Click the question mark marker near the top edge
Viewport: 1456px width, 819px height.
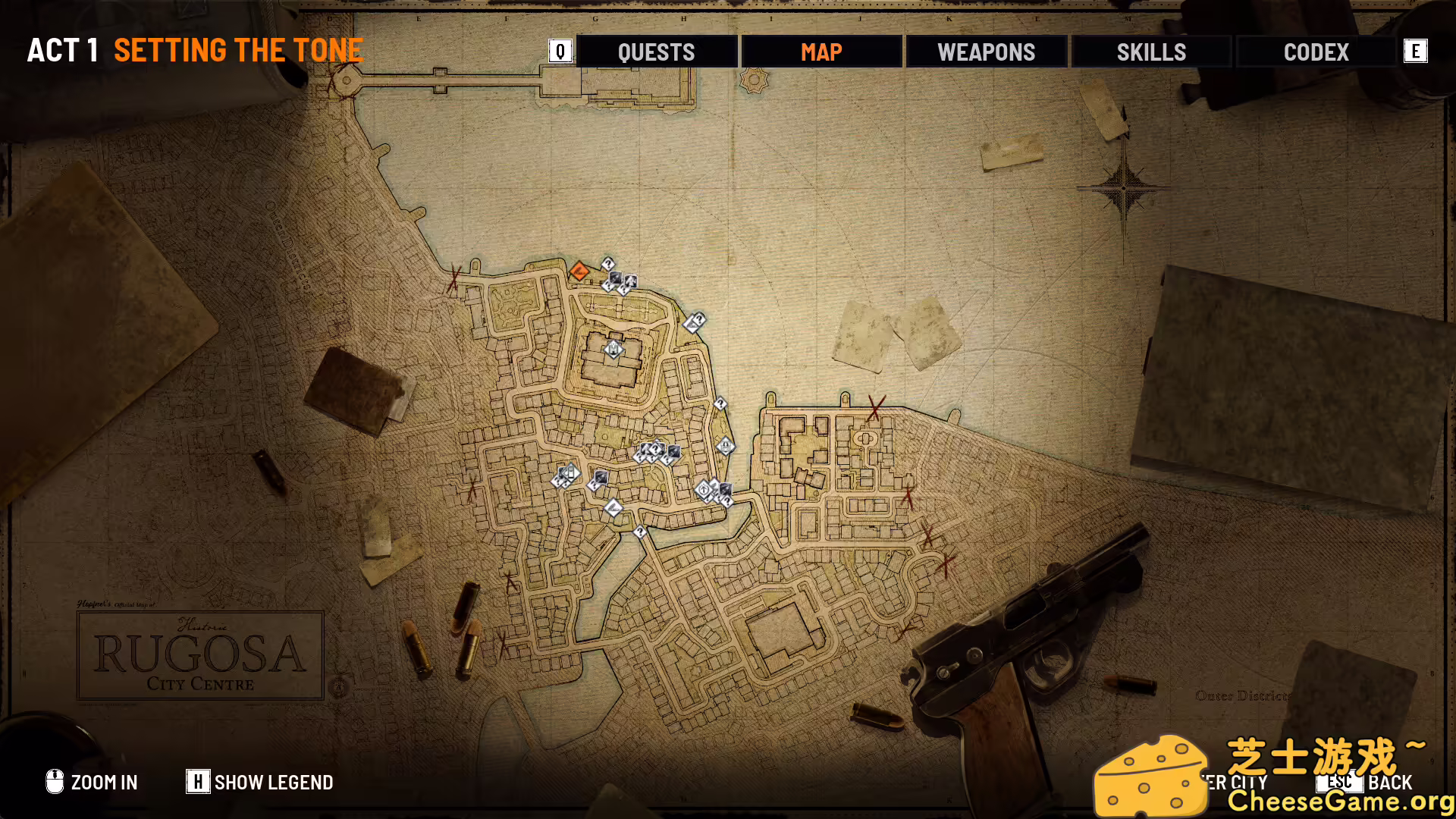[x=608, y=263]
